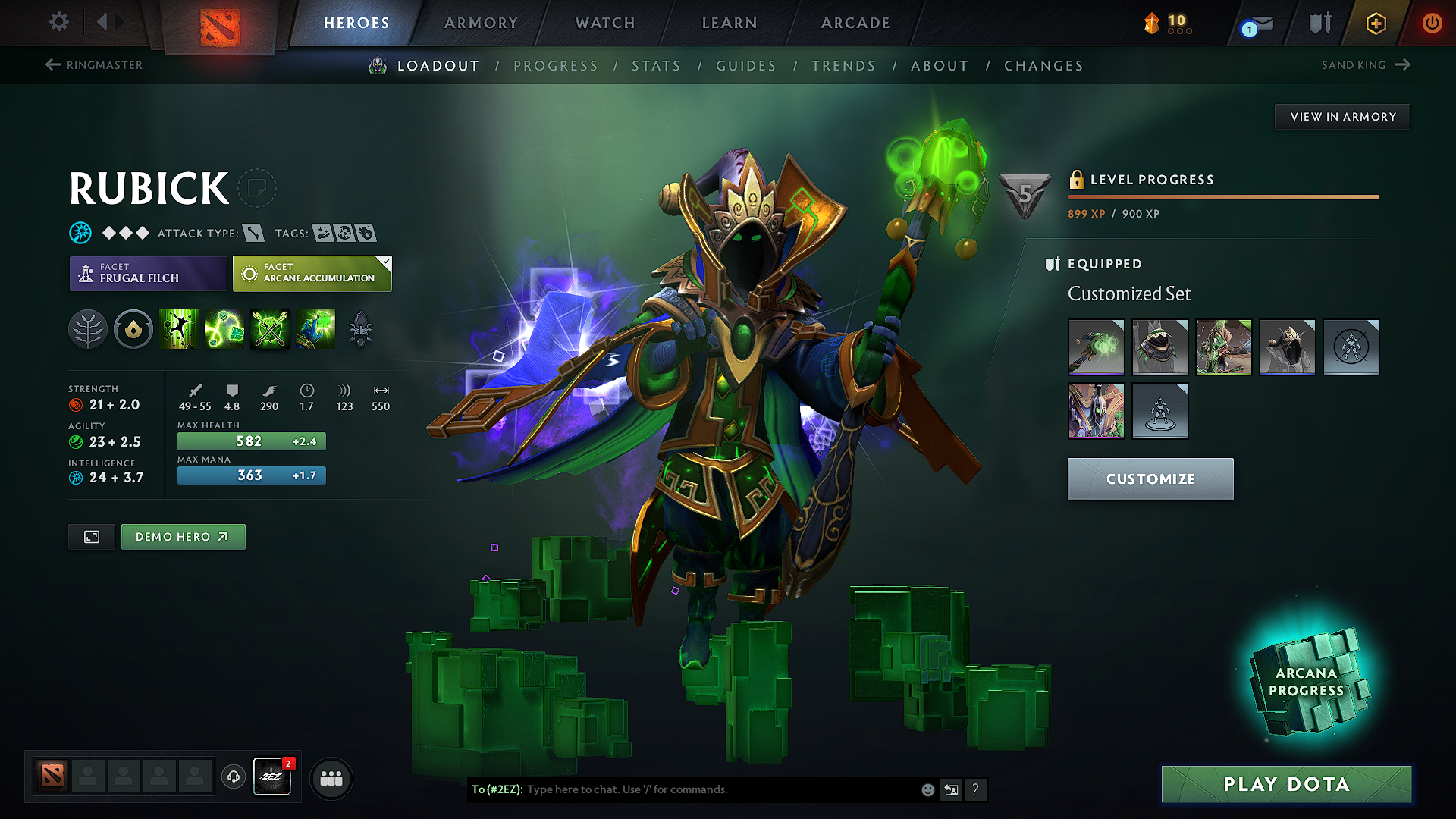This screenshot has width=1456, height=819.
Task: Toggle the emoticon picker in chat
Action: pyautogui.click(x=927, y=789)
